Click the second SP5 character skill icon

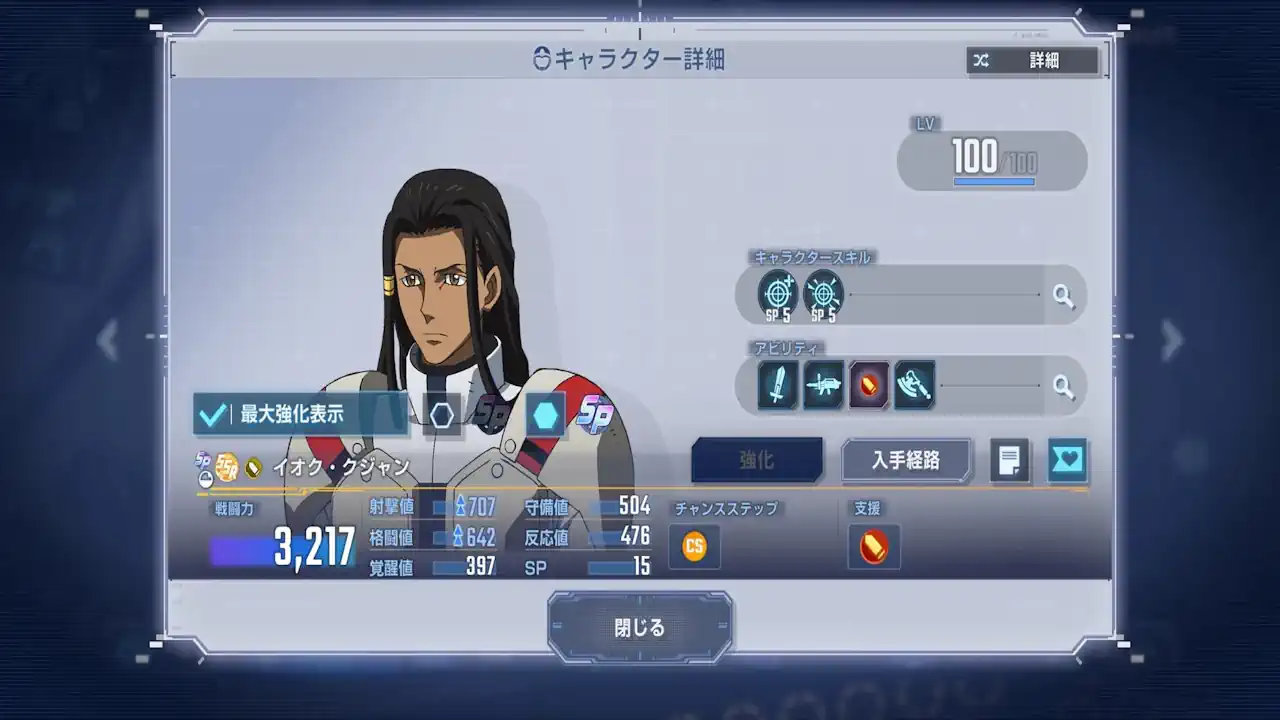pos(823,294)
